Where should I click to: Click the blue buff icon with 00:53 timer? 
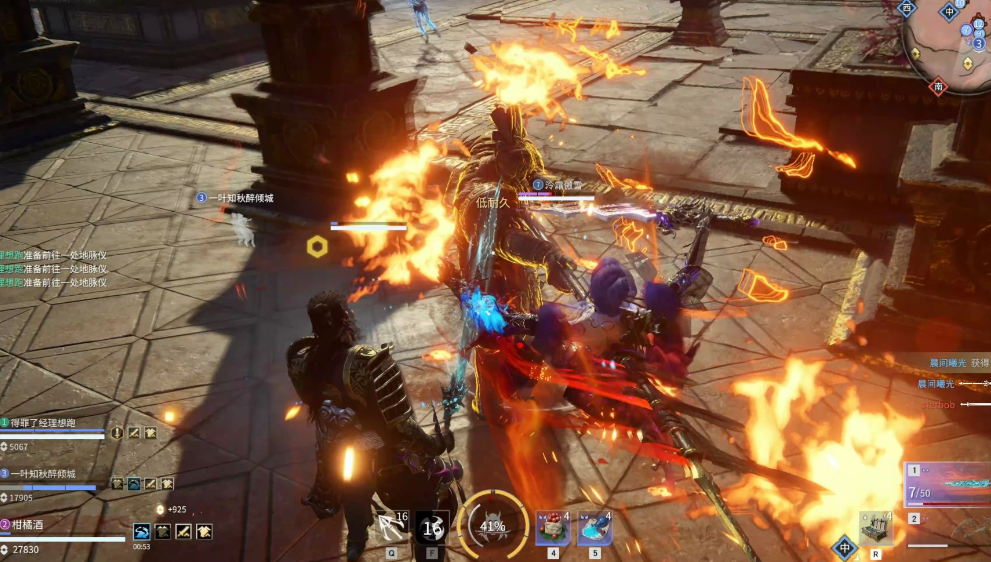click(143, 532)
